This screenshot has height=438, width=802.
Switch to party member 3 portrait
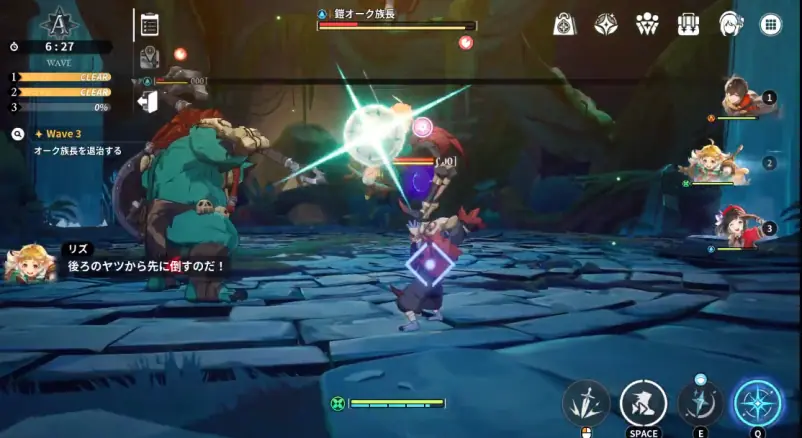(738, 228)
